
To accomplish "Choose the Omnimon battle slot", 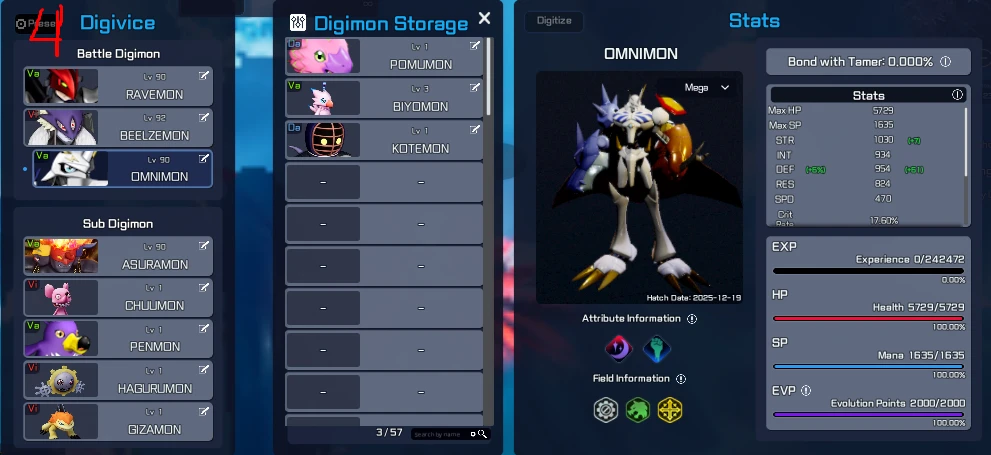I will (x=118, y=169).
